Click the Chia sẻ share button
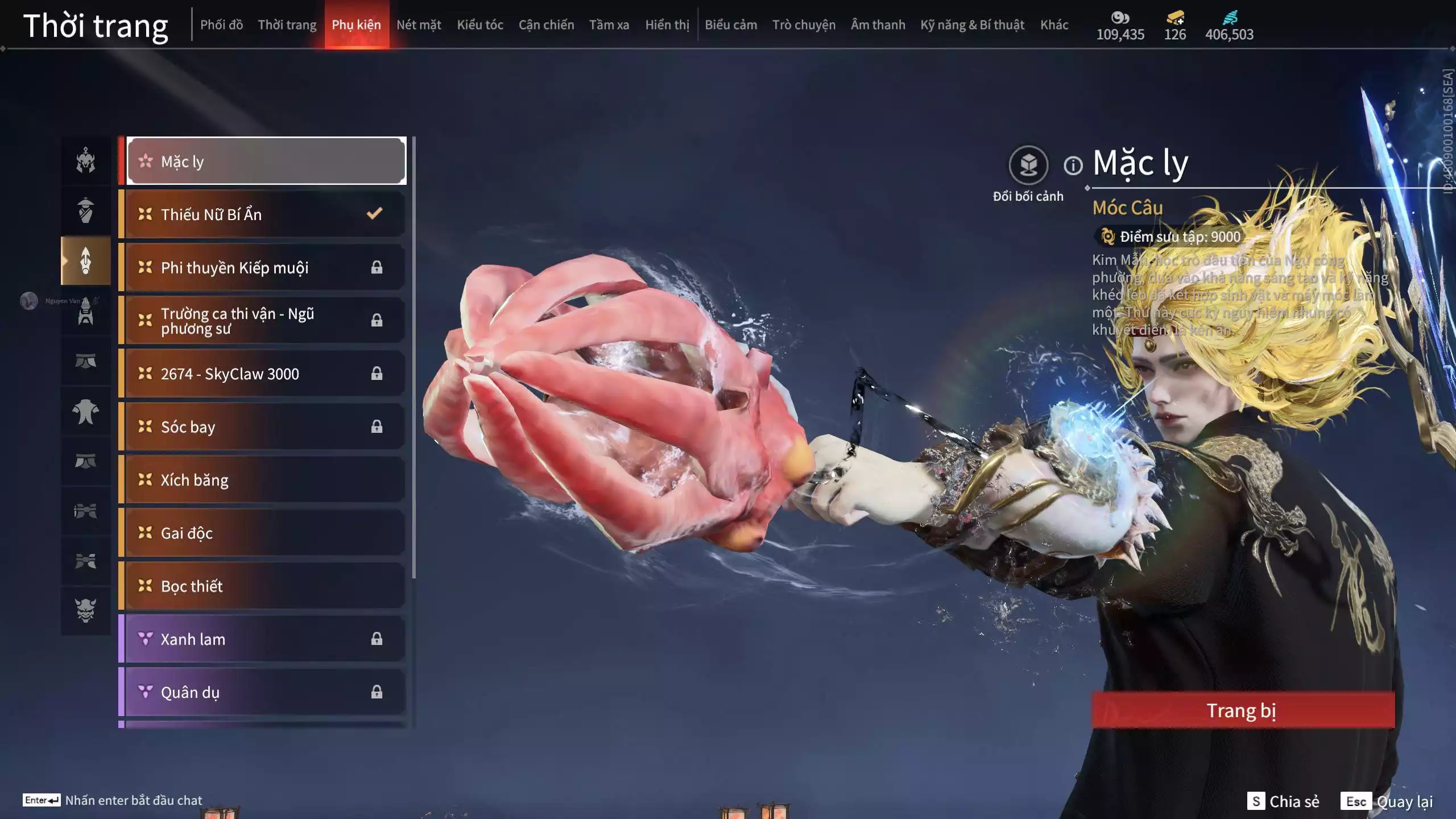 [1283, 801]
